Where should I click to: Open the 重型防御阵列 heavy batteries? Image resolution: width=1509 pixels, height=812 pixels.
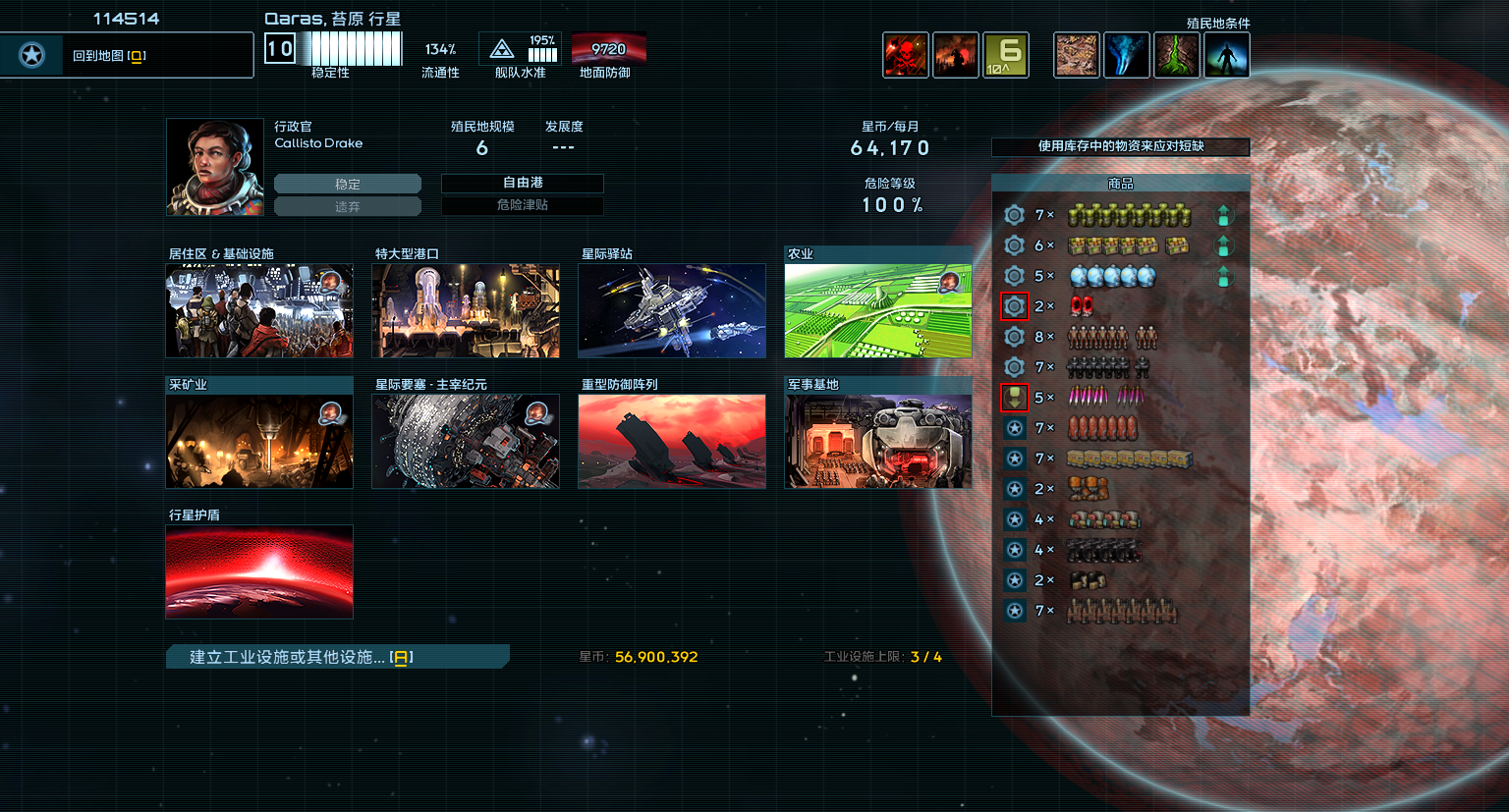click(x=672, y=441)
